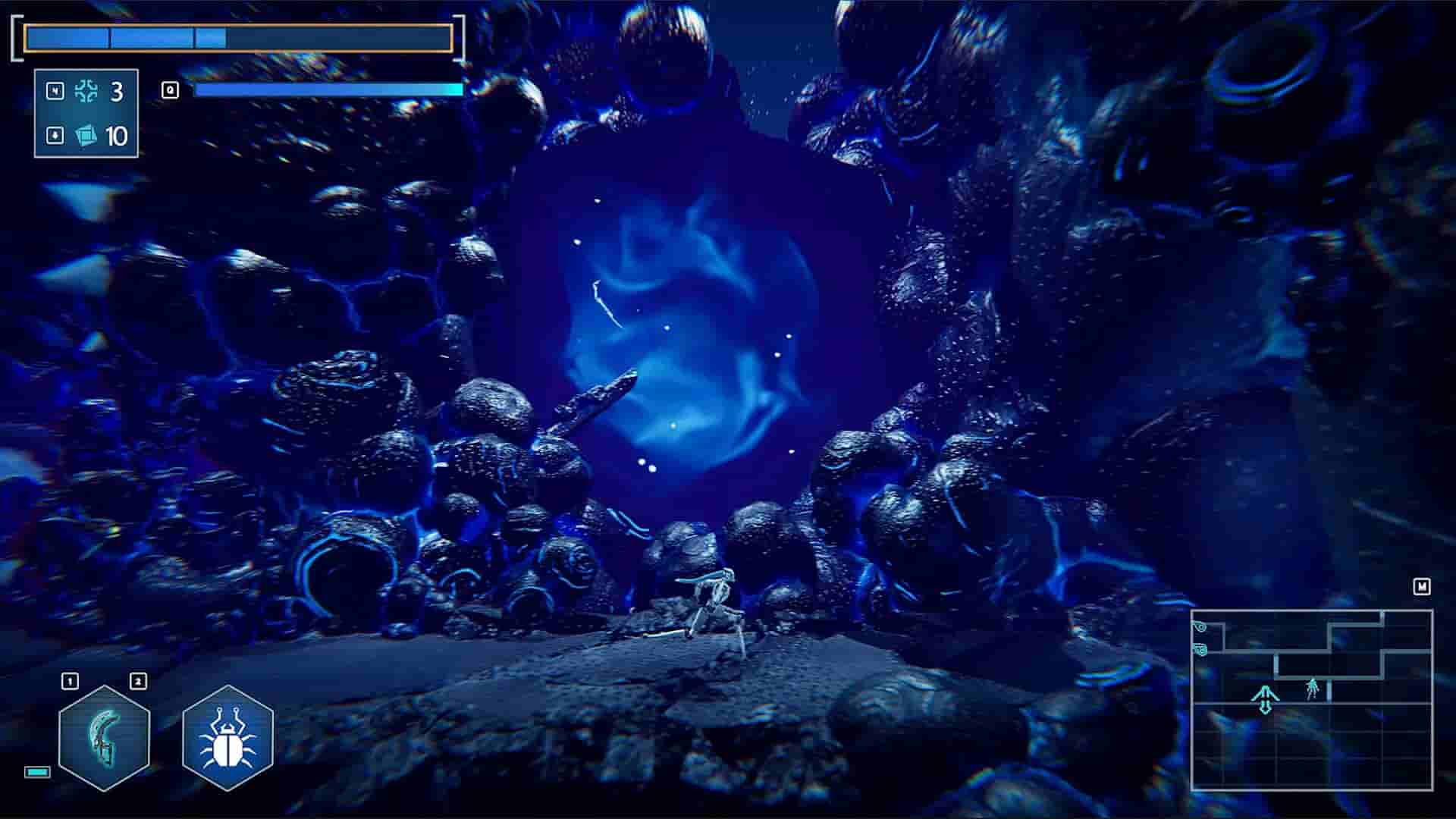Click the second marker icon below the minimap eye
Viewport: 1456px width, 819px height.
click(x=1200, y=648)
